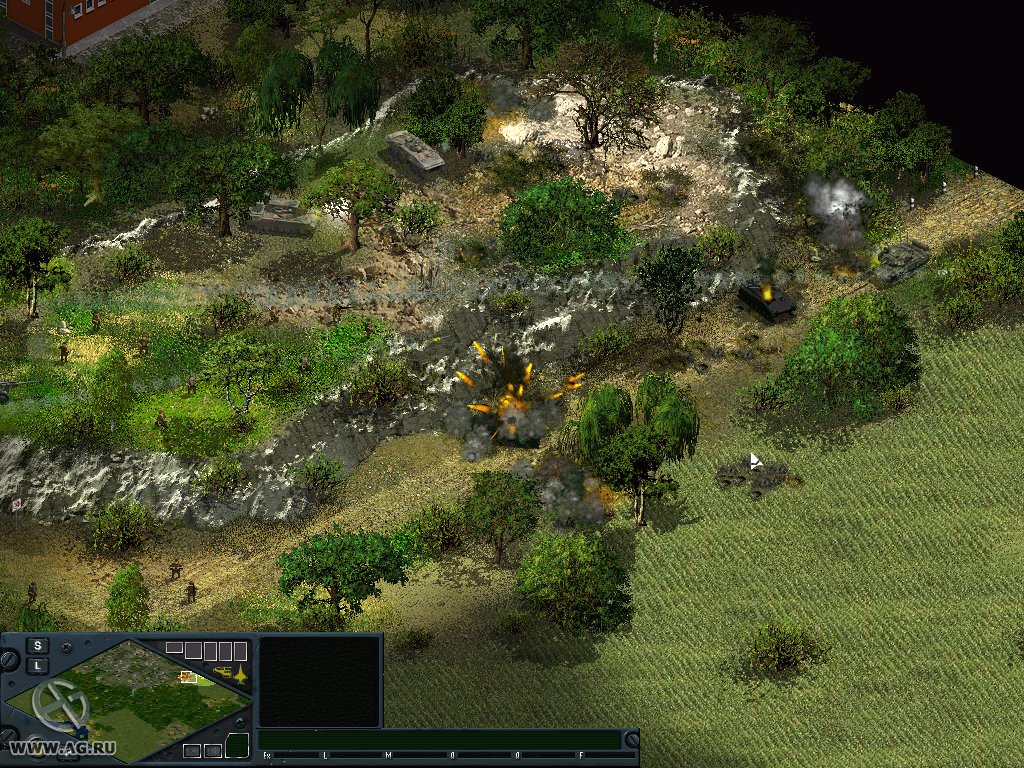
Task: Select the large dark square beside the minimap
Action: (x=319, y=681)
